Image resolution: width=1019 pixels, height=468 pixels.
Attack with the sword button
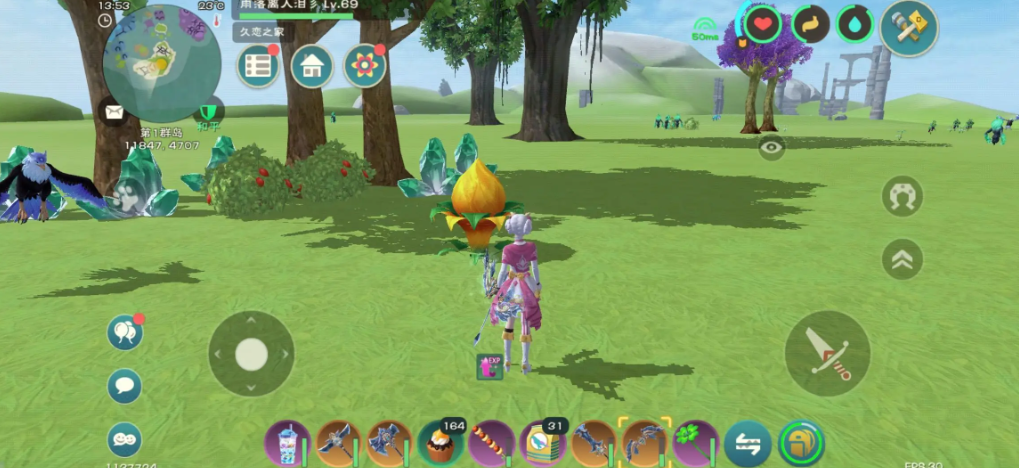coord(827,353)
